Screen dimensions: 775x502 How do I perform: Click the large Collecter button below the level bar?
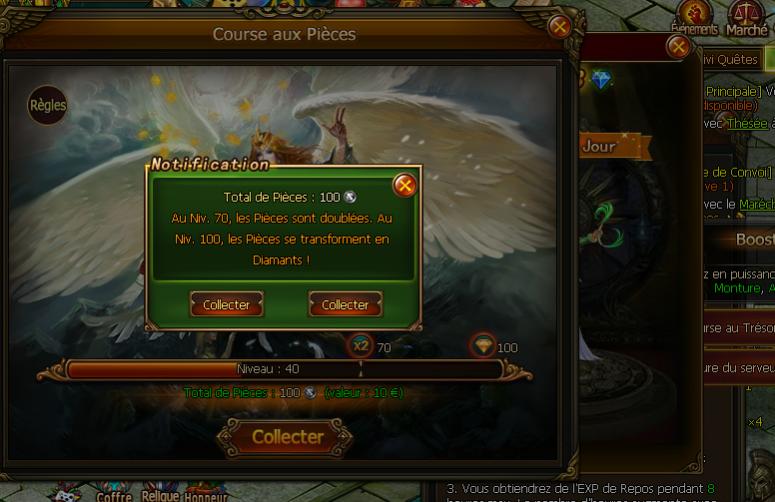(x=286, y=437)
